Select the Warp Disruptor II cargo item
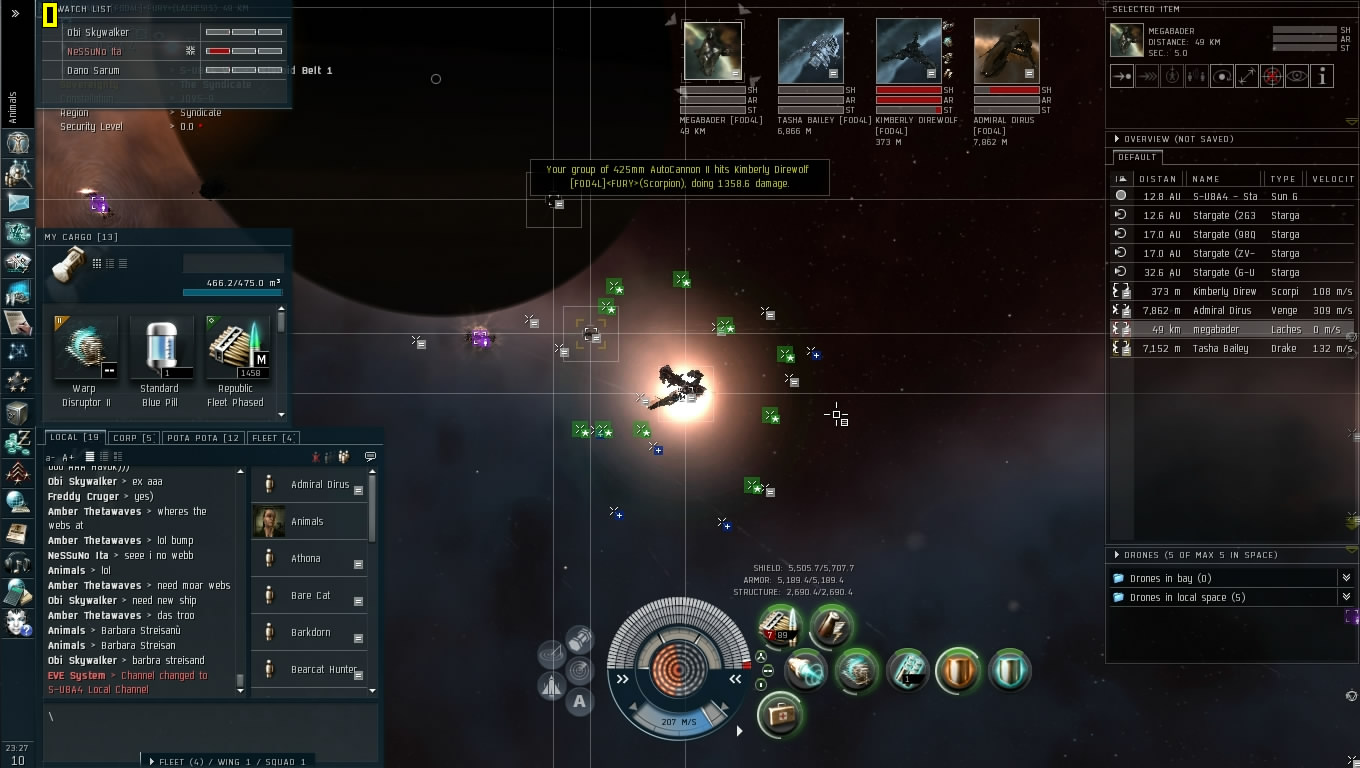1360x768 pixels. [85, 352]
